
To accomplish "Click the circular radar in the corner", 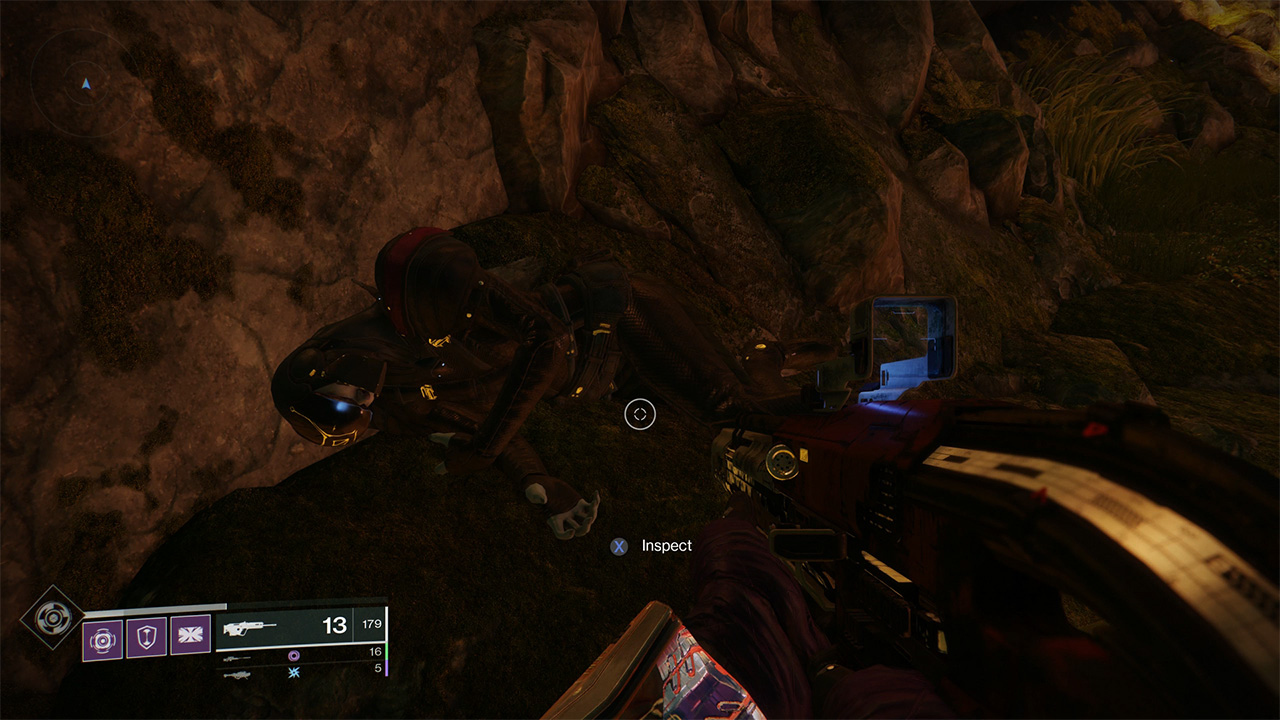I will [x=86, y=84].
